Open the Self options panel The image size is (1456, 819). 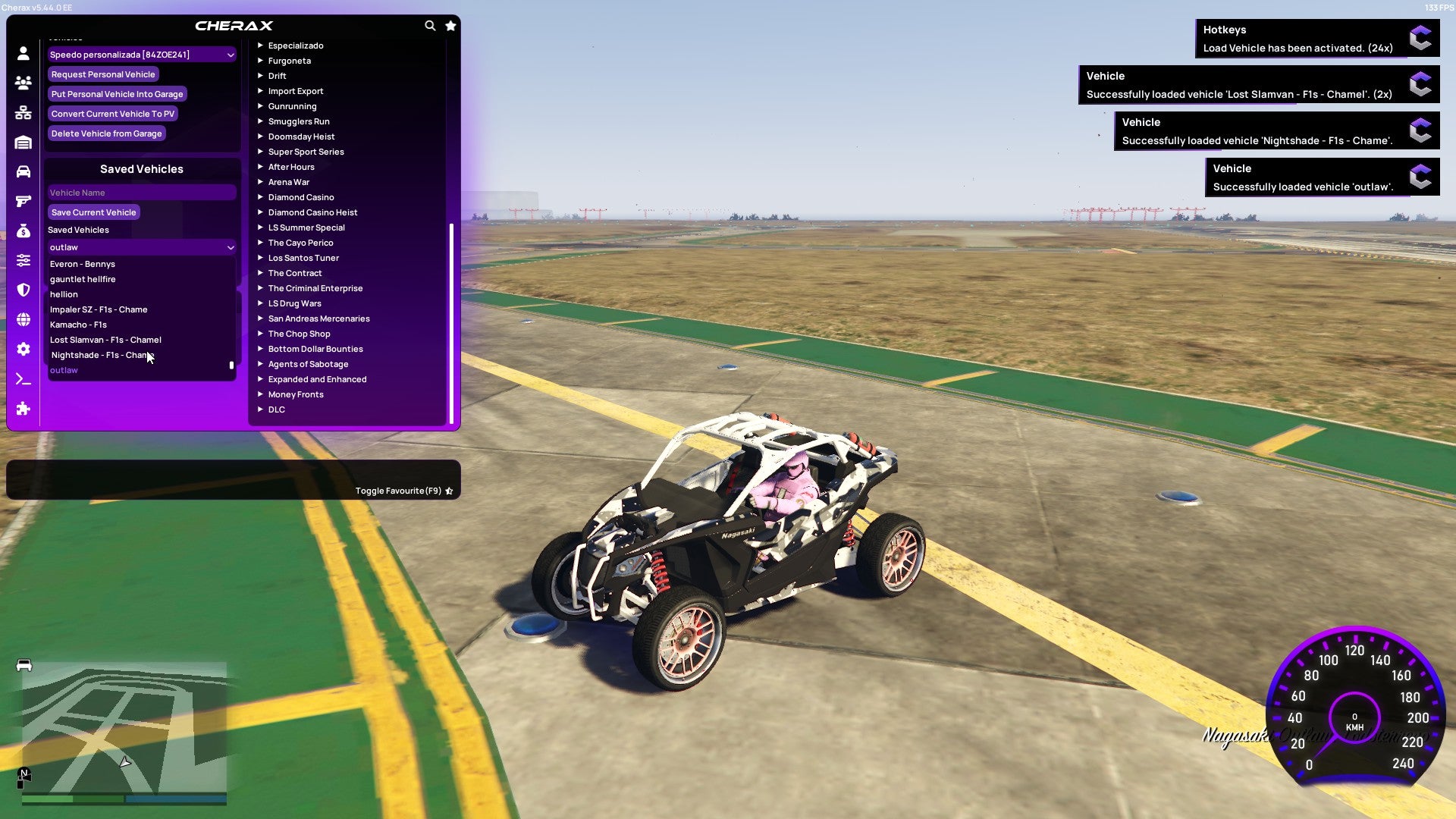click(x=23, y=53)
